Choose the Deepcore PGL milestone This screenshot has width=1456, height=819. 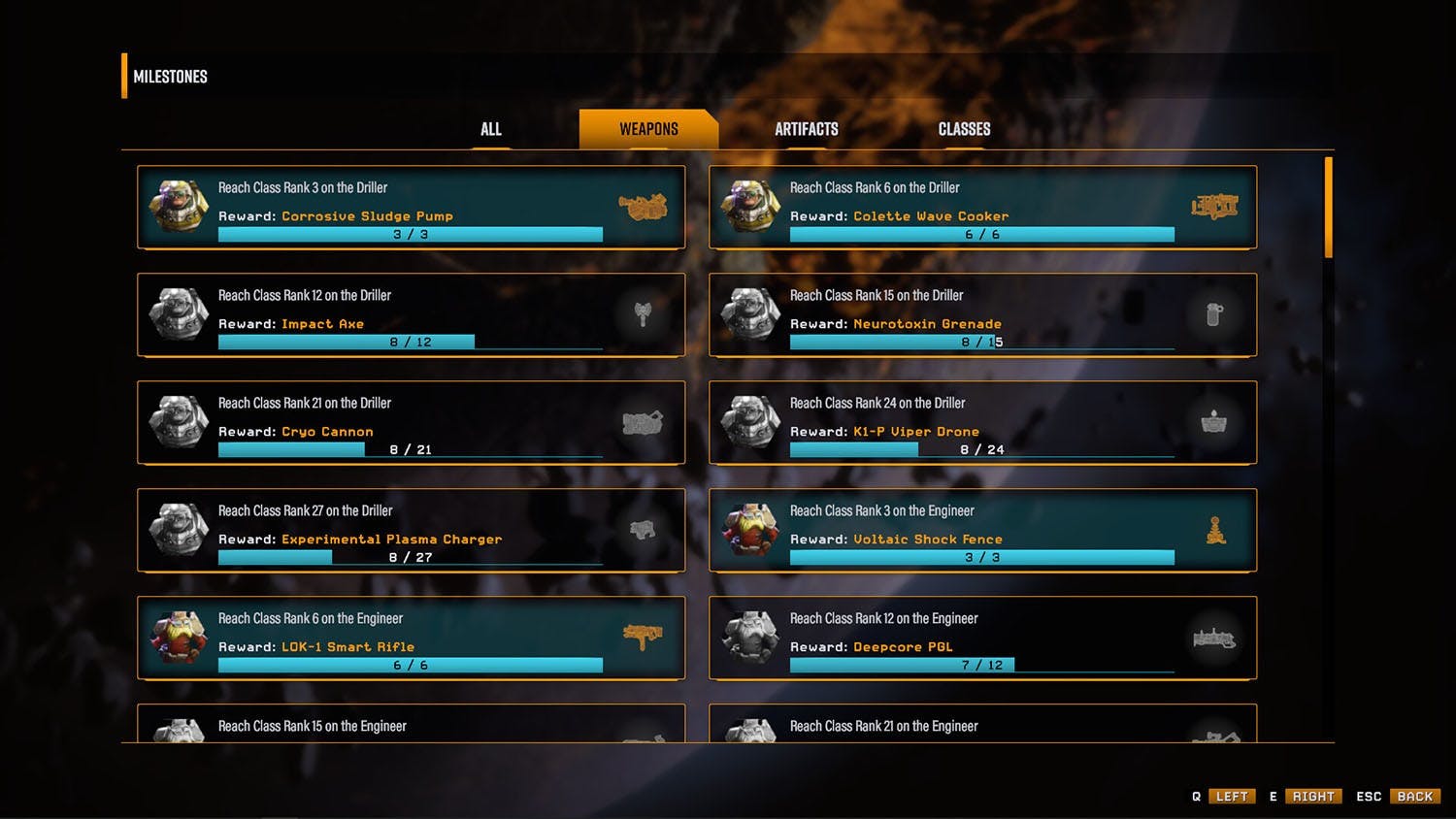click(982, 638)
